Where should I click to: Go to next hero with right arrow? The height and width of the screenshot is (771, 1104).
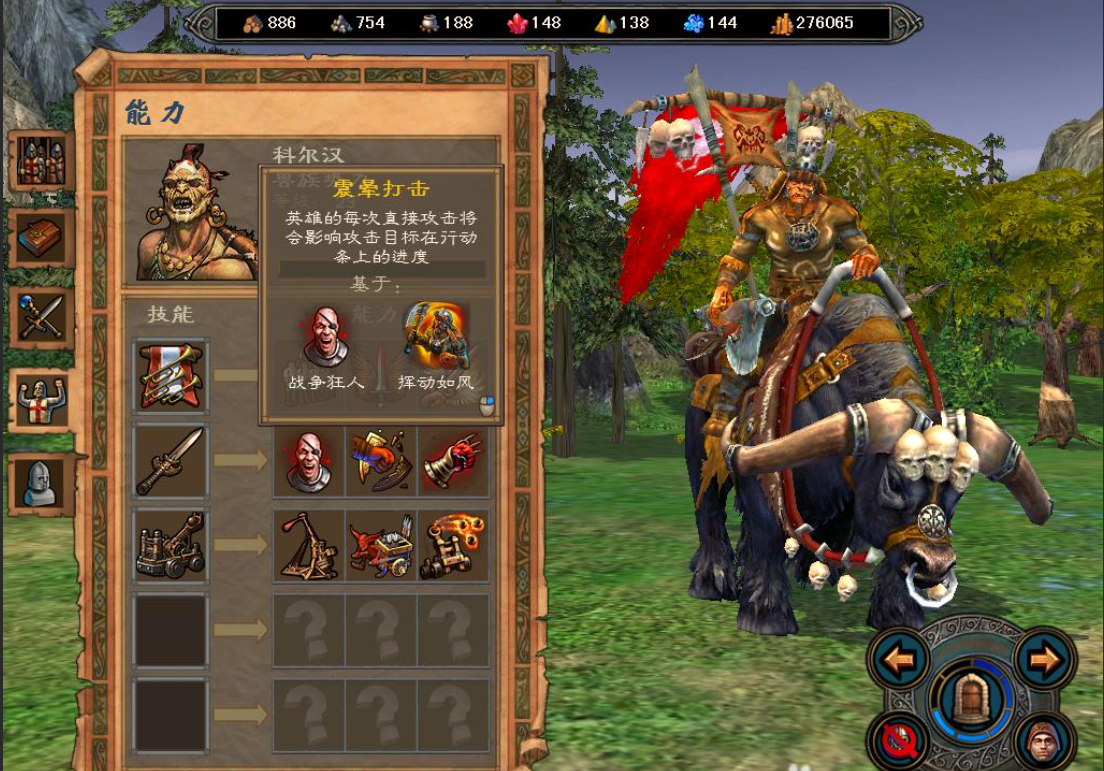[1045, 659]
